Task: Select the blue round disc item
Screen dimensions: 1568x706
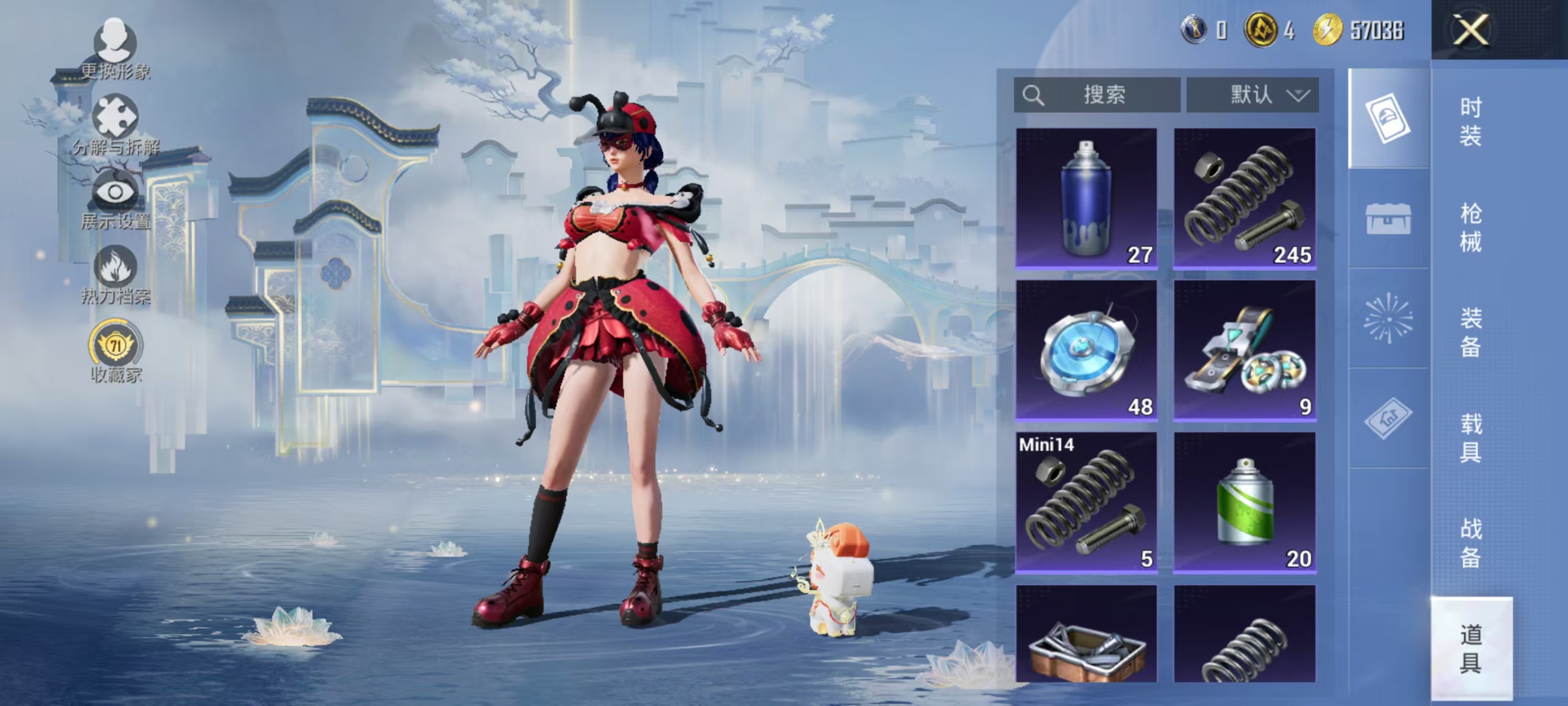Action: [1086, 350]
